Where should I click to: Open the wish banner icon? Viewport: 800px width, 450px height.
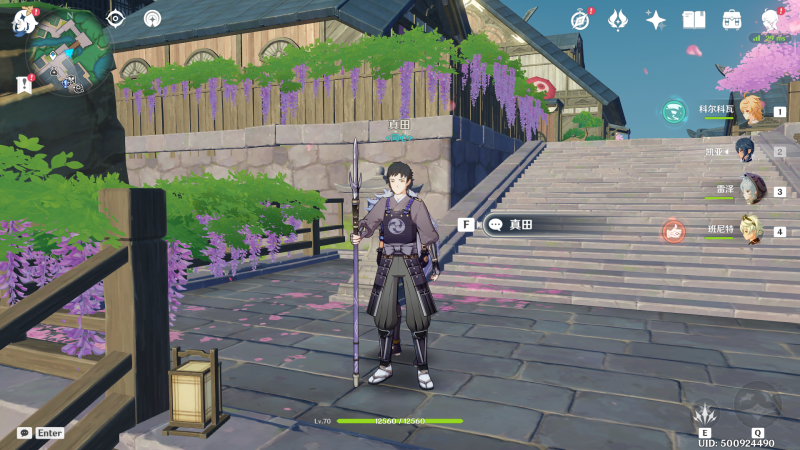coord(618,20)
